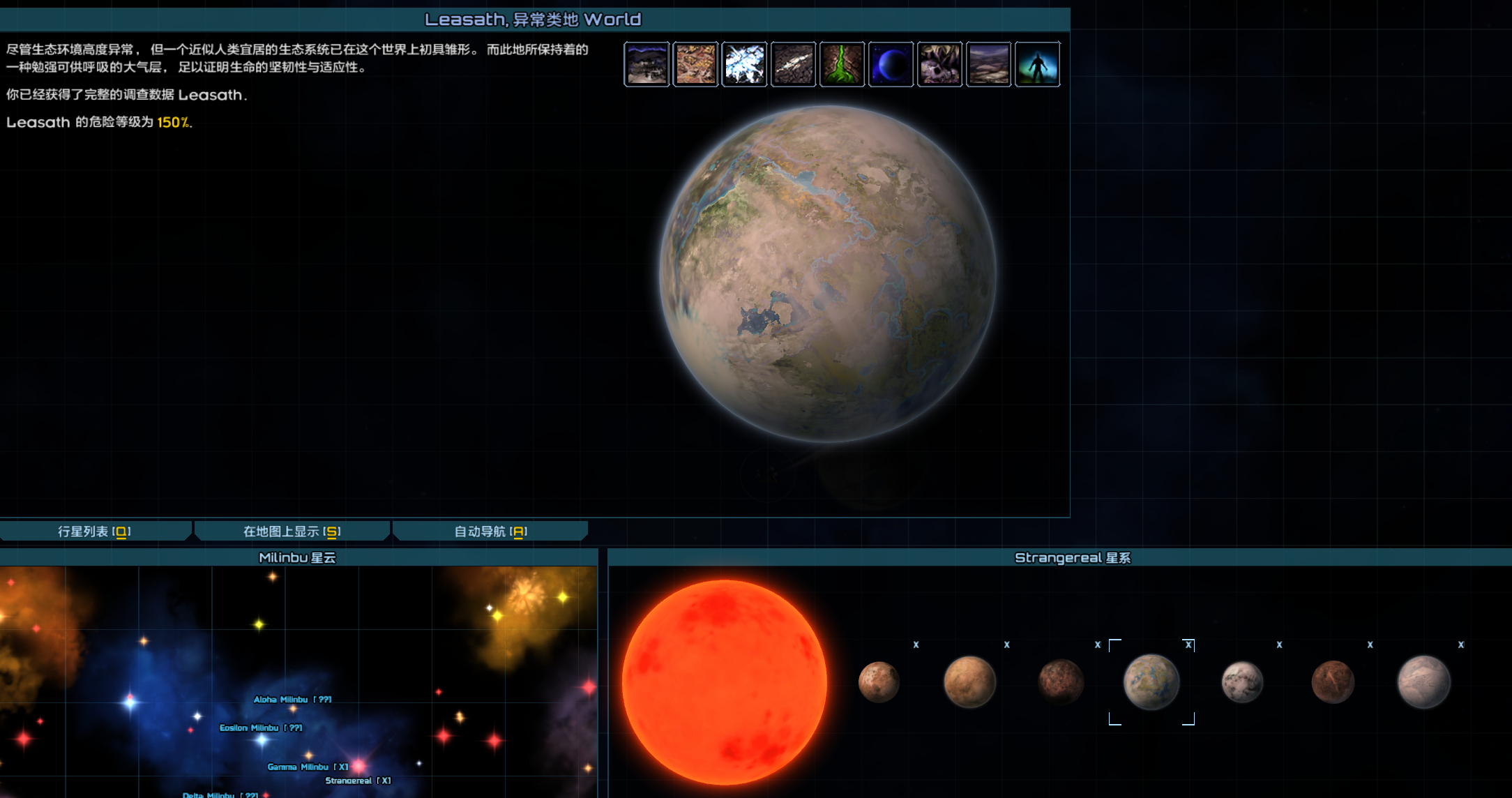Open the 行星列表 planet list

(x=94, y=532)
